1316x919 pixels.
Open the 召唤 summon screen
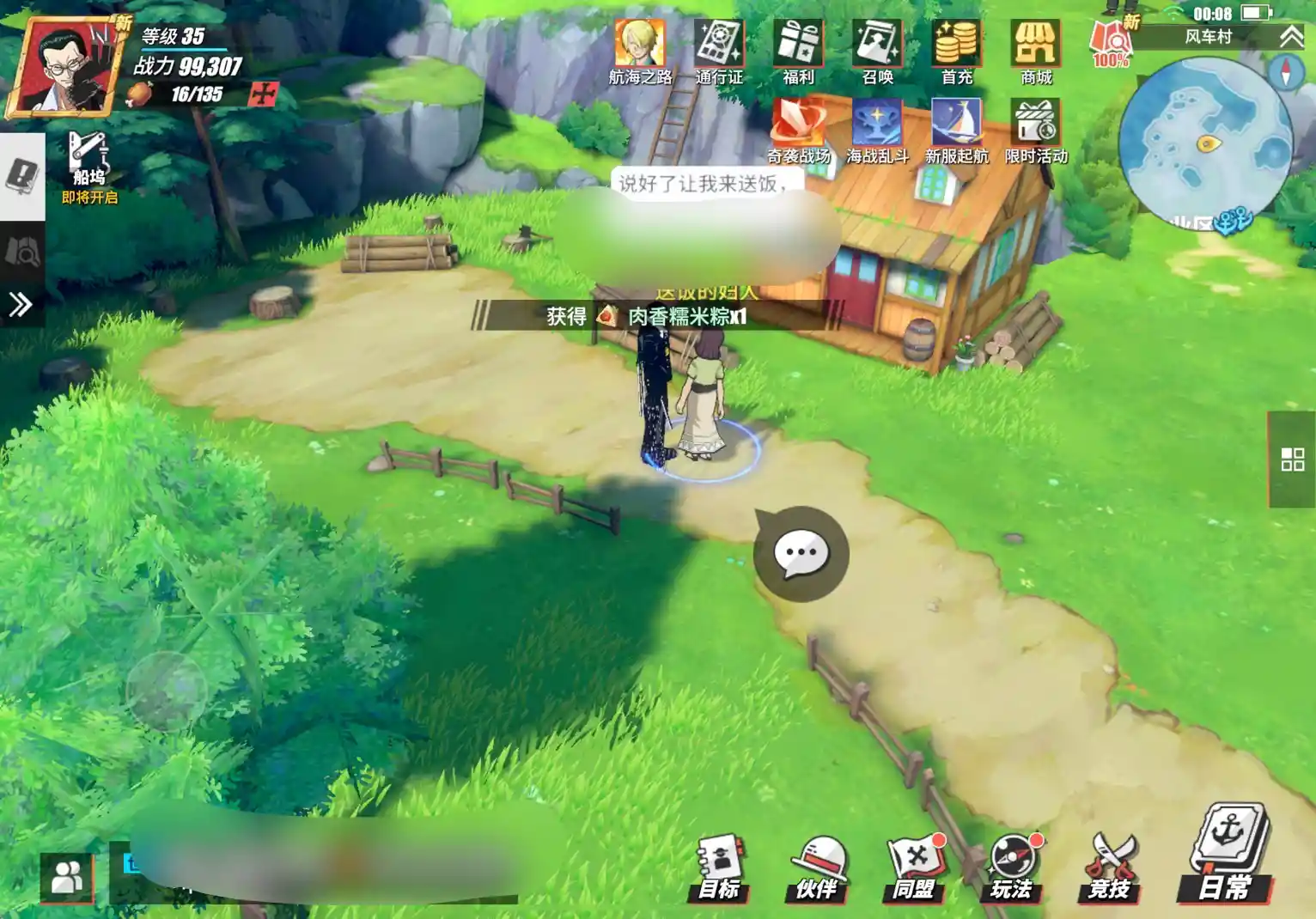click(877, 50)
